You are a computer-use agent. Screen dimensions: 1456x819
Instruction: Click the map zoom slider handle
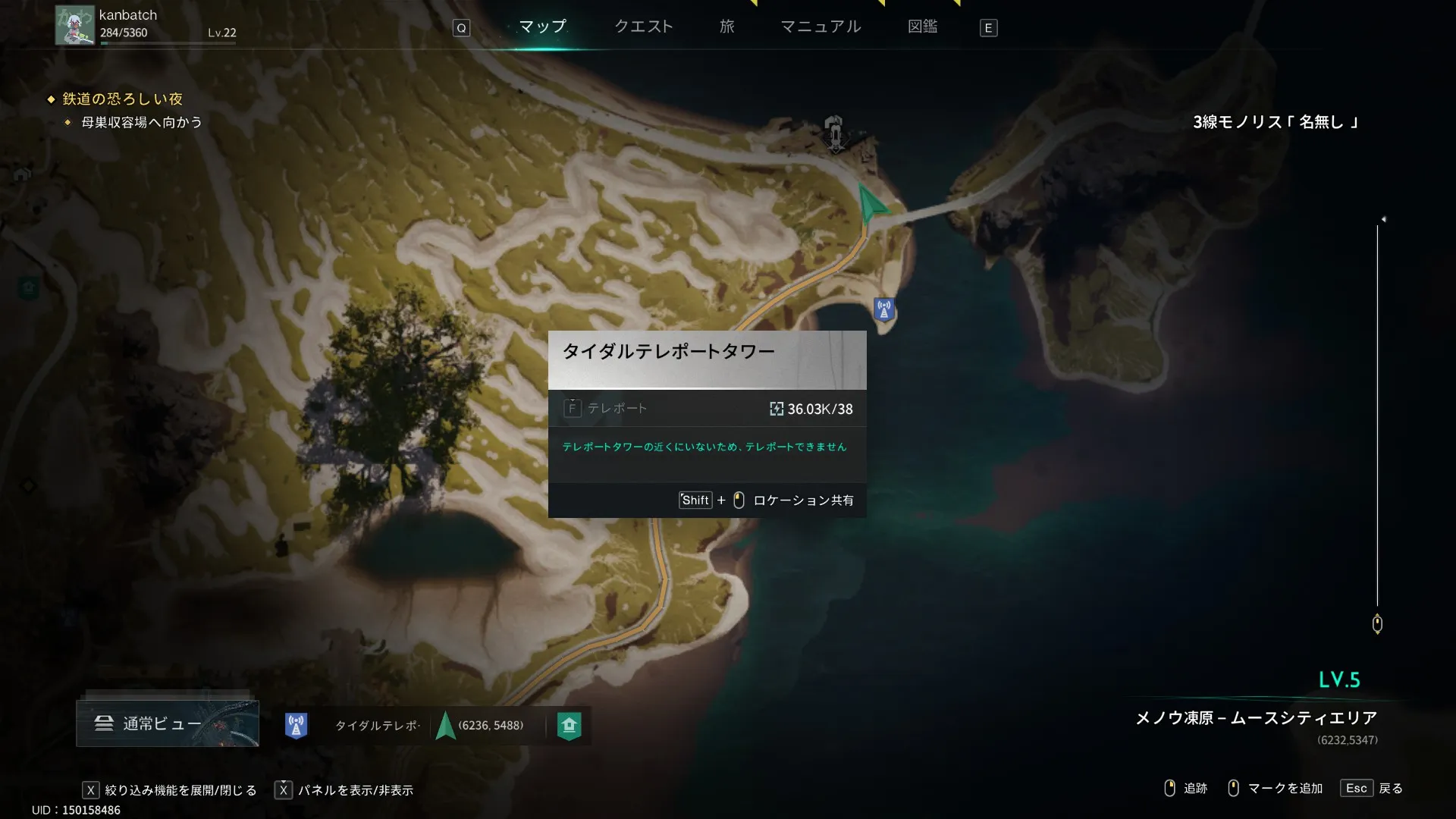(1377, 624)
